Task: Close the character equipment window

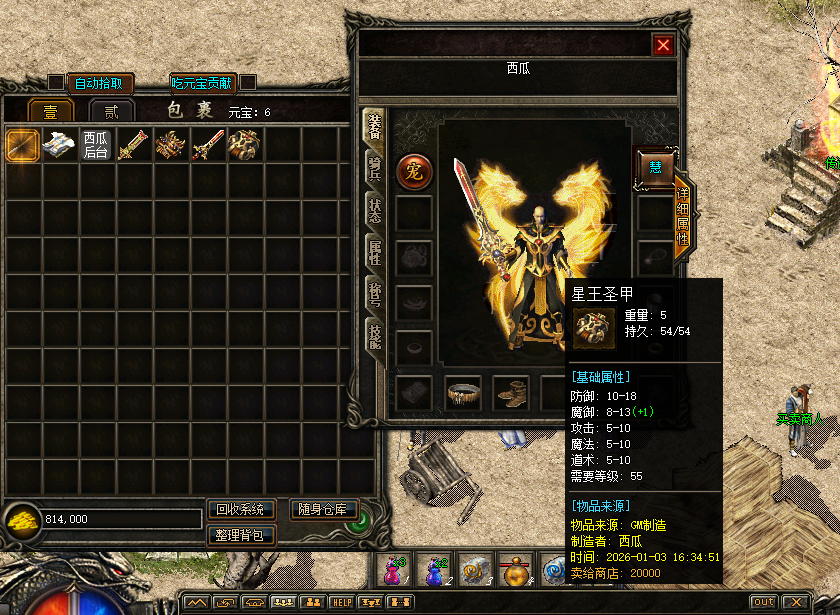Action: 662,45
